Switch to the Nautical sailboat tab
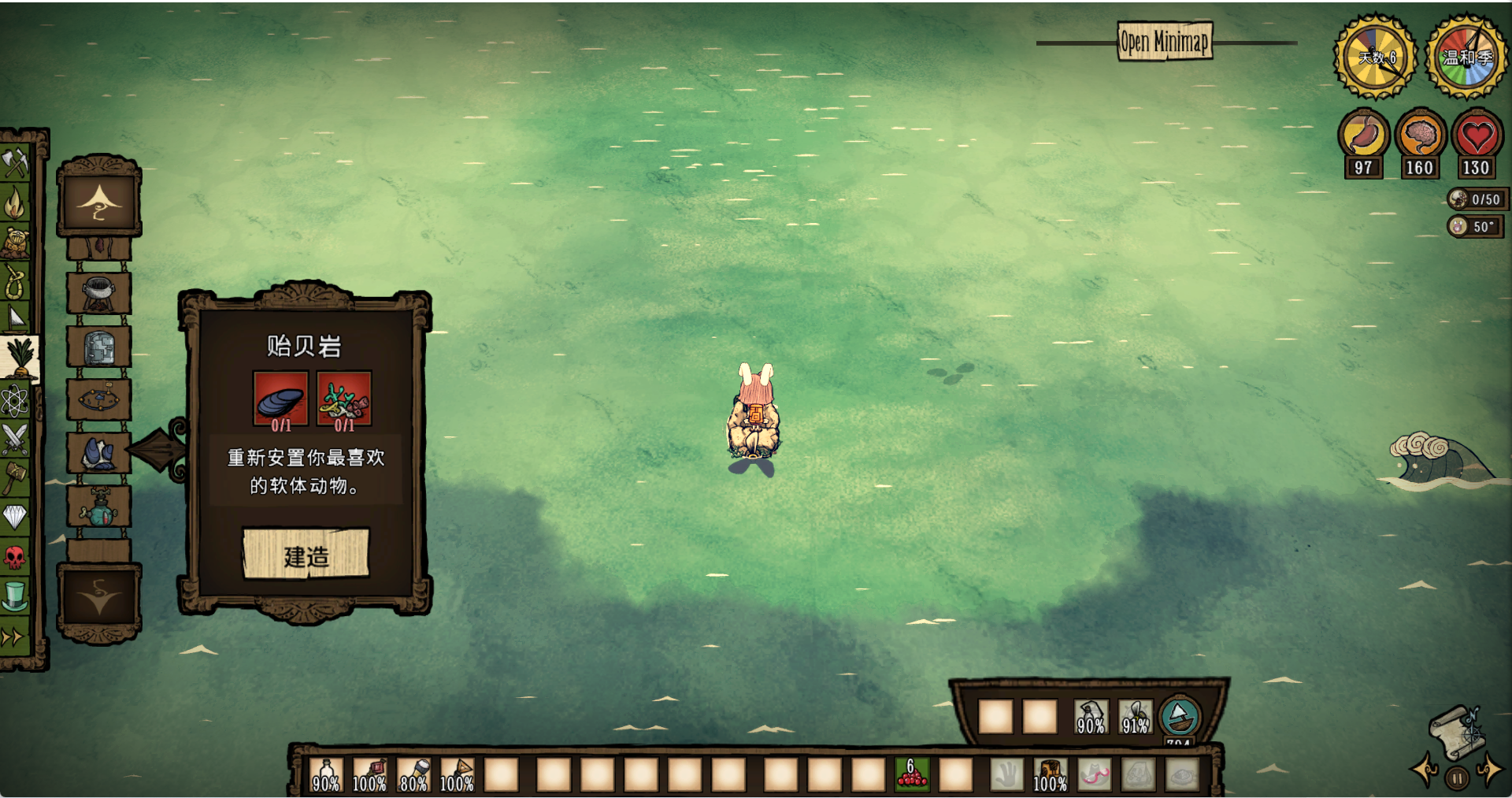1512x798 pixels. tap(15, 317)
